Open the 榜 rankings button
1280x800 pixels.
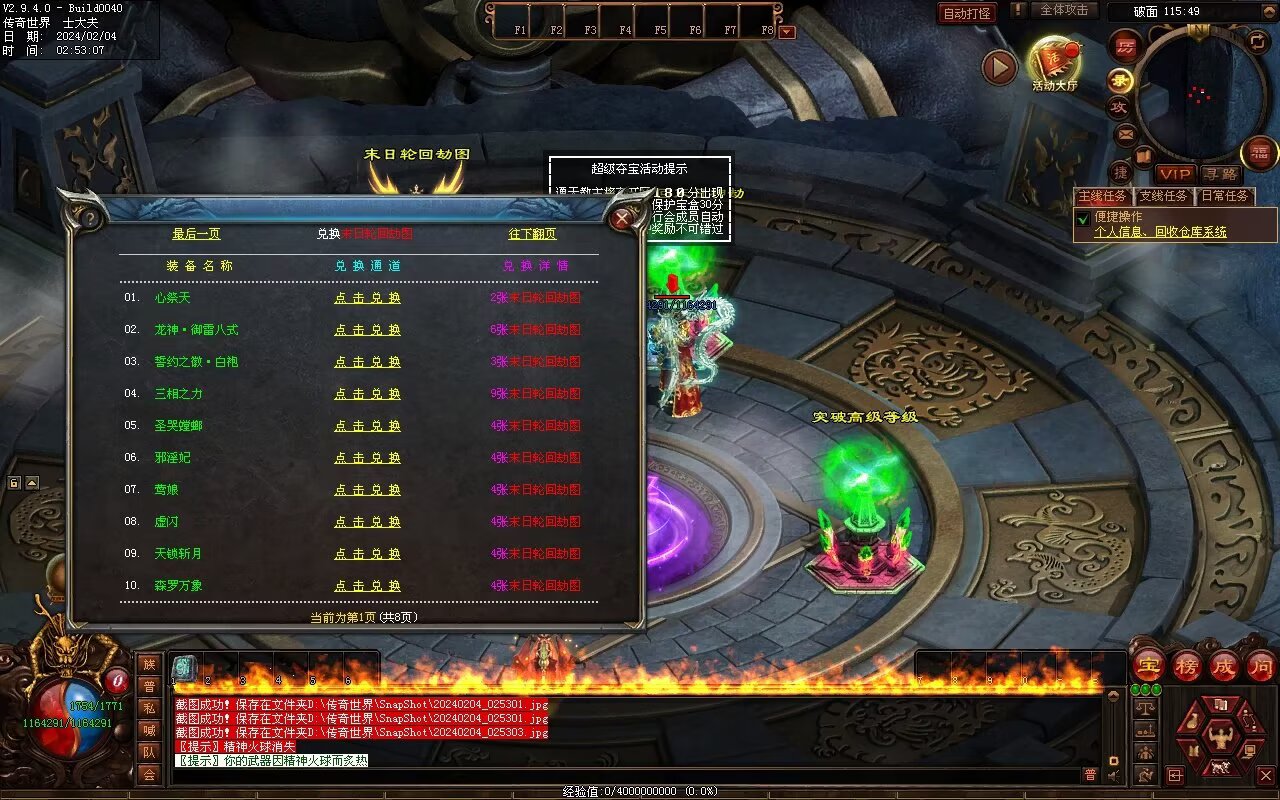[1187, 666]
